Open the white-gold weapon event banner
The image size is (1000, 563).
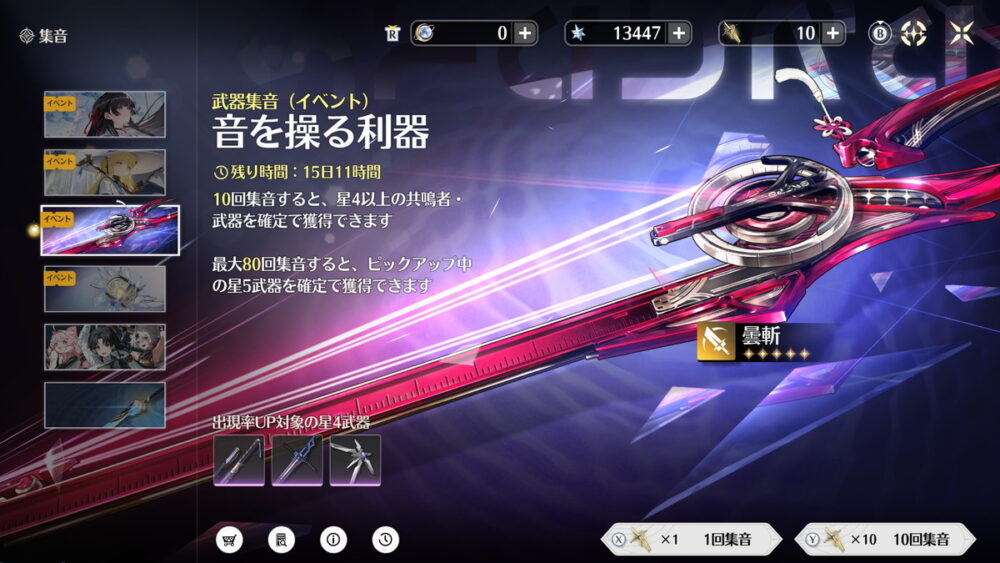point(105,288)
